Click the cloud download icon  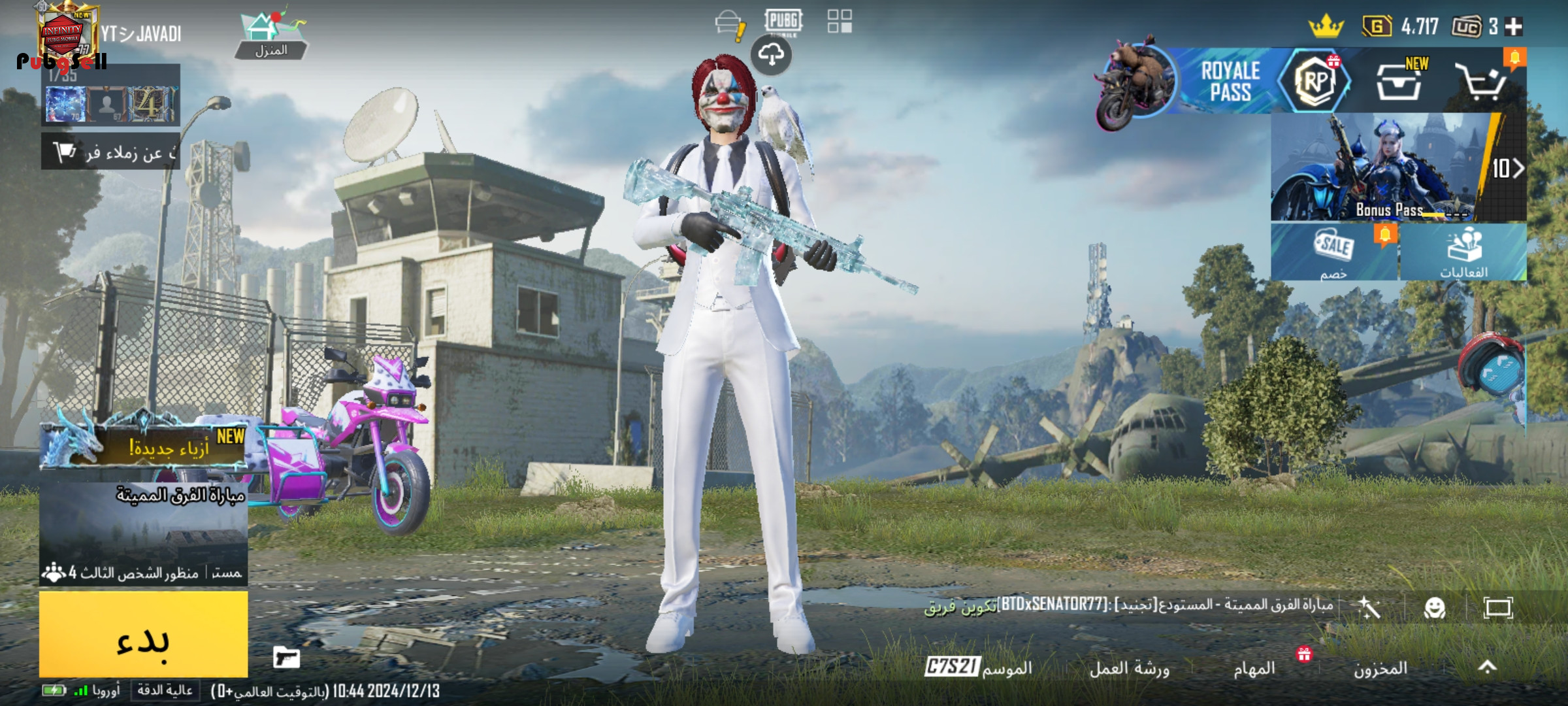771,55
